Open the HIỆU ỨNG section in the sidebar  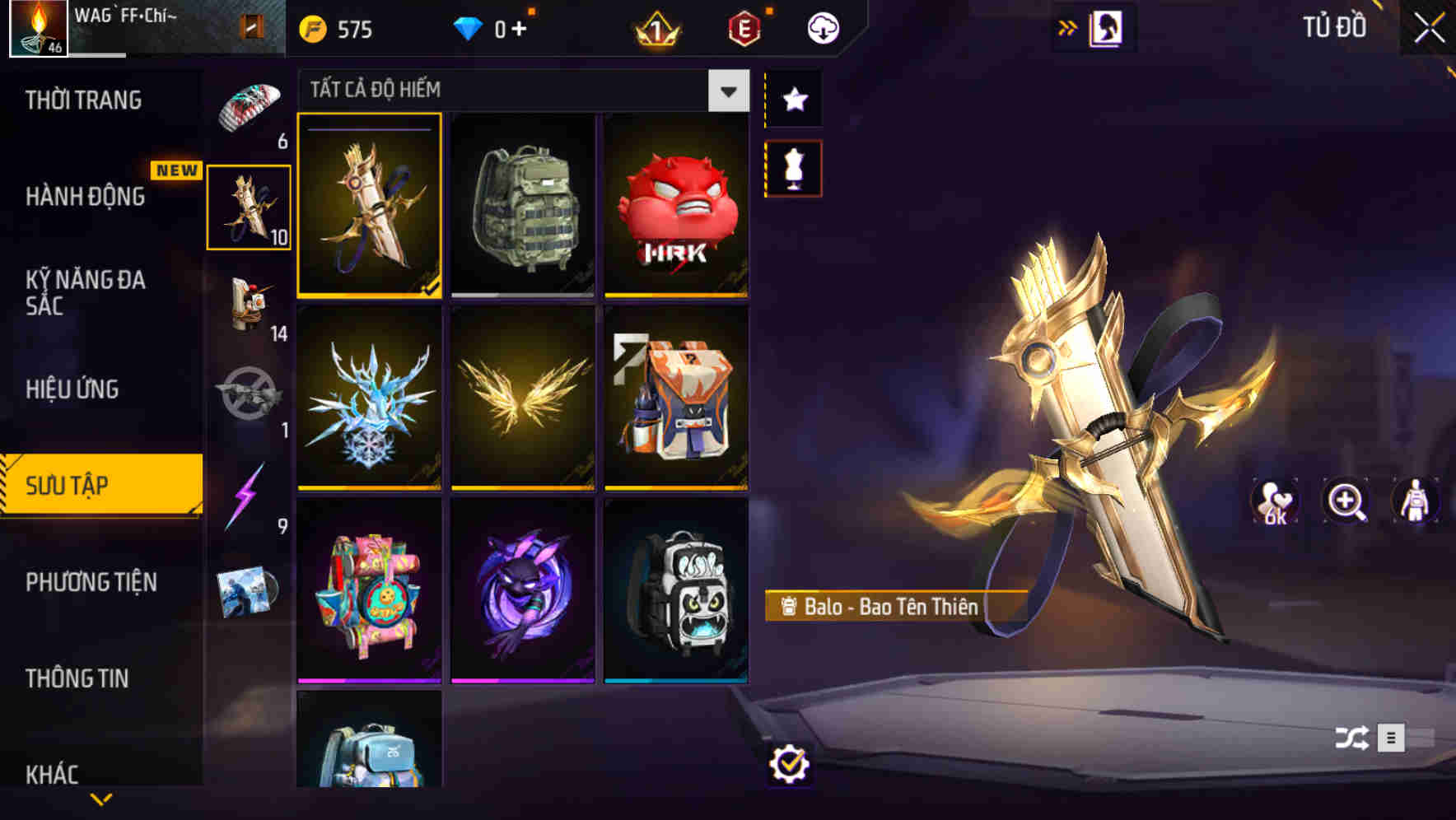(x=74, y=389)
